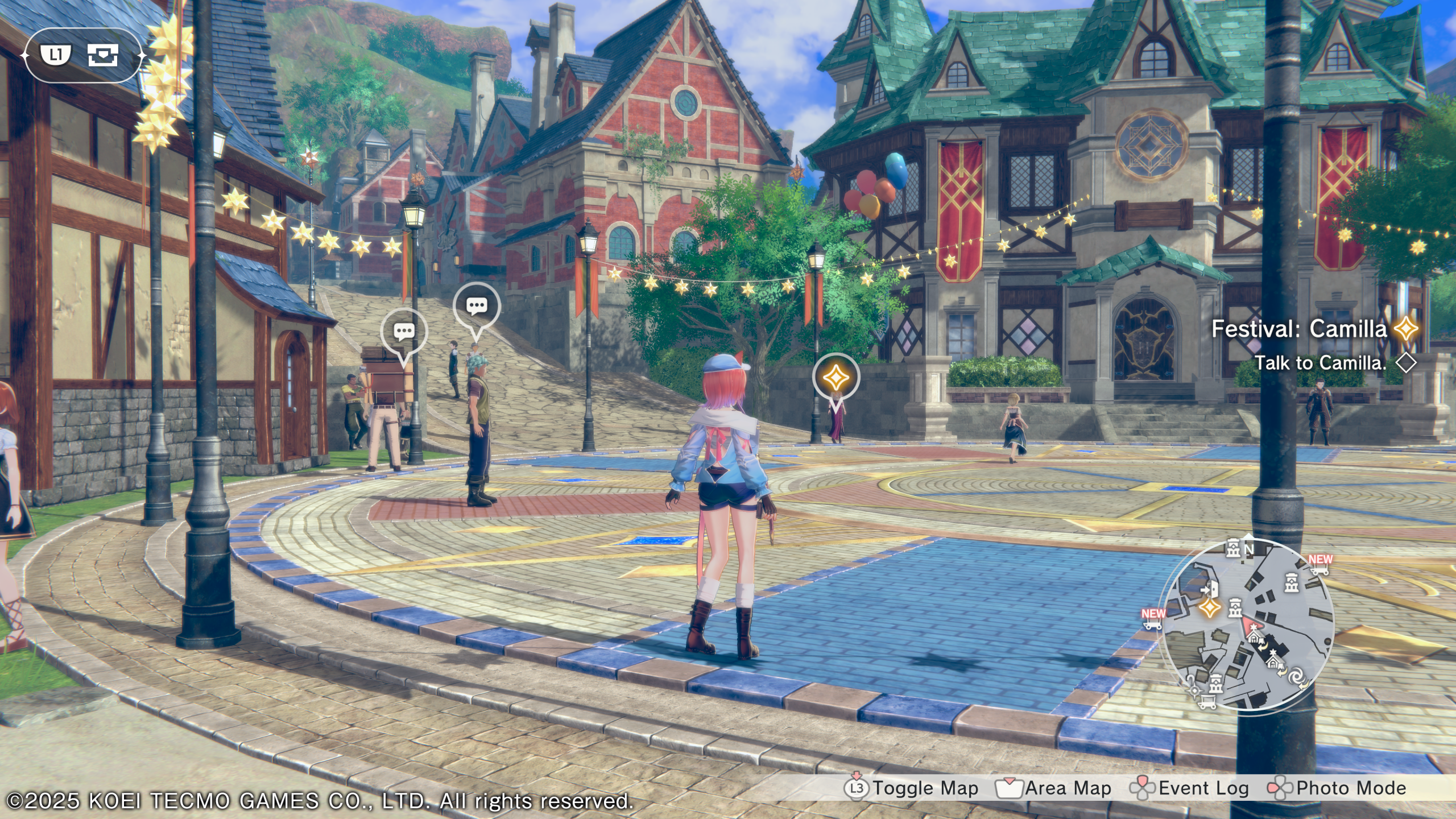Screen dimensions: 1456x819
Task: Open the Event Log
Action: pos(1190,788)
